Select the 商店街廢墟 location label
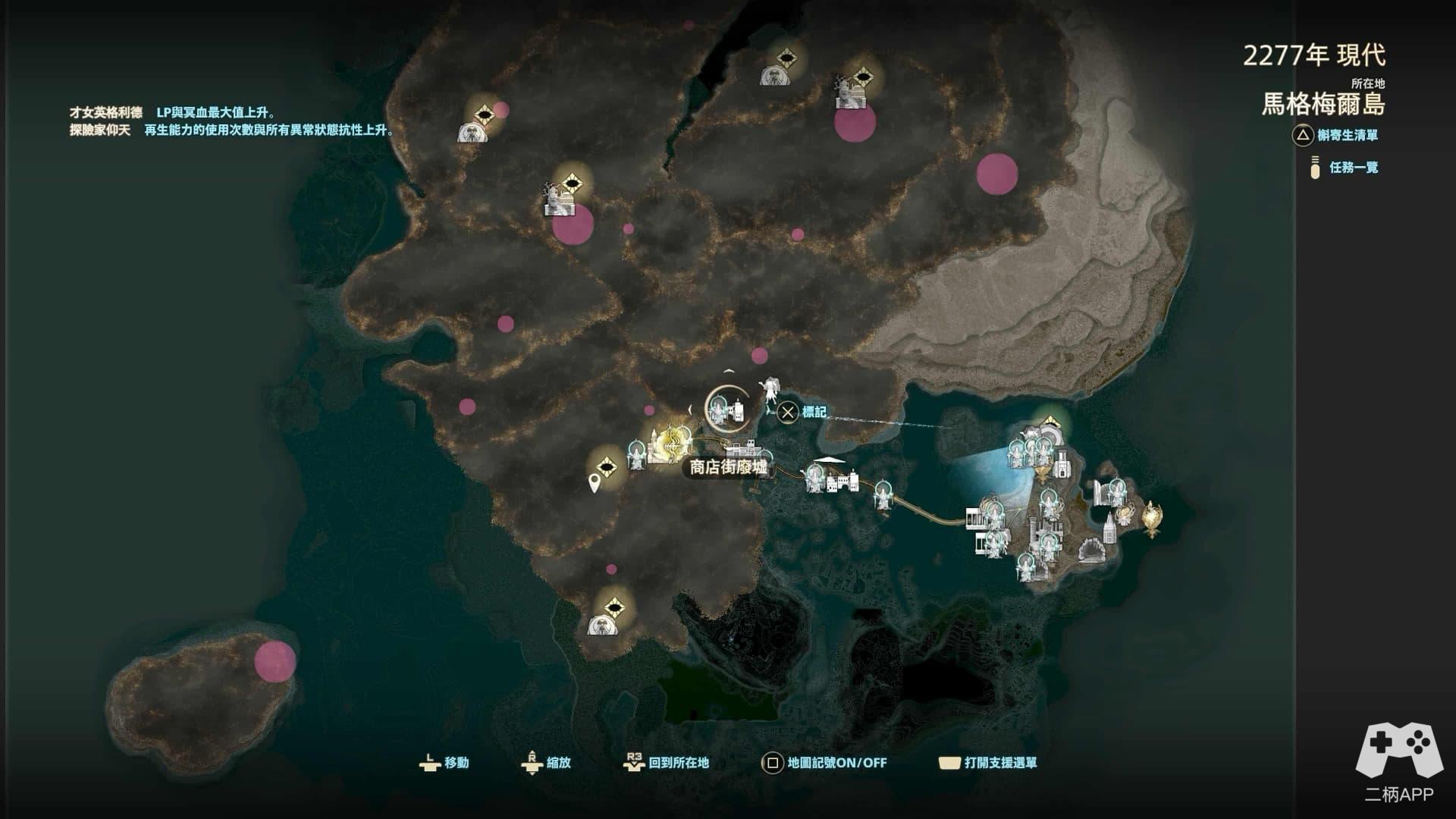 click(x=728, y=467)
